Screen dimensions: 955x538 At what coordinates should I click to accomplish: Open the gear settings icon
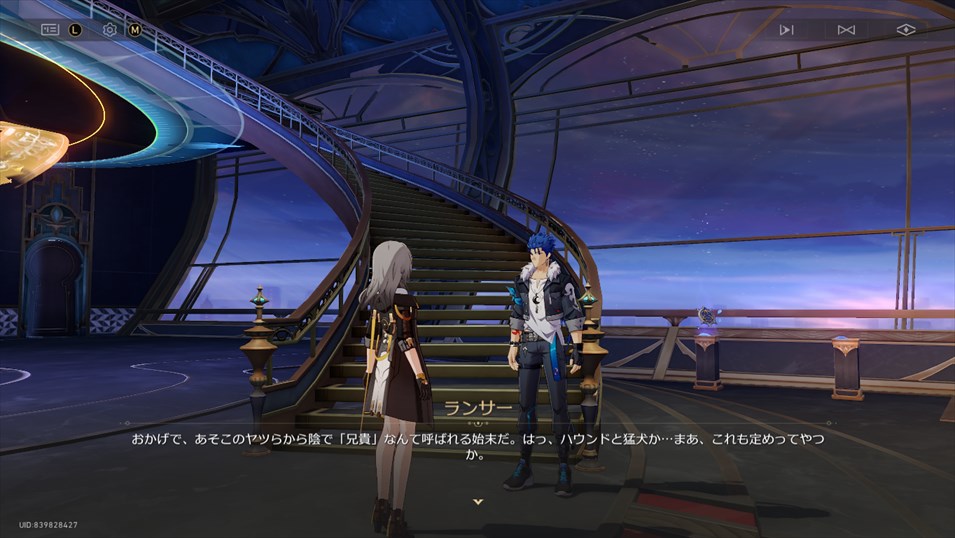[x=110, y=30]
